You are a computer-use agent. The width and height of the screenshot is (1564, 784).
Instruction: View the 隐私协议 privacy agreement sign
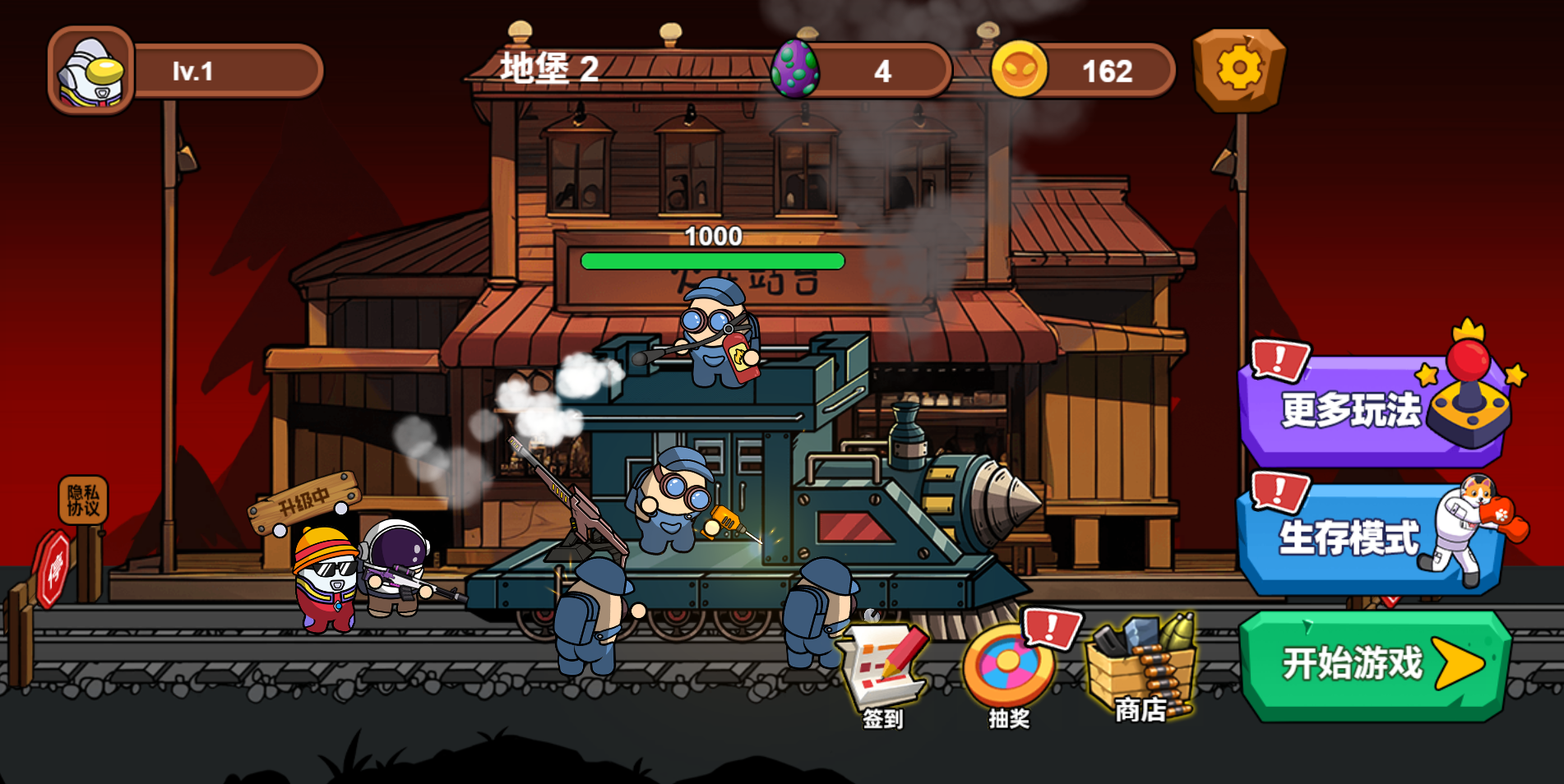pyautogui.click(x=83, y=500)
